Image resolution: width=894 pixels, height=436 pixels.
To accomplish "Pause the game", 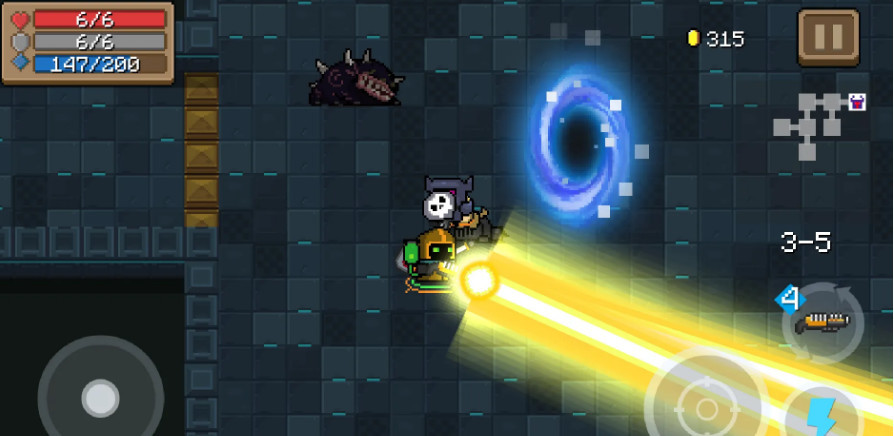I will pyautogui.click(x=828, y=38).
